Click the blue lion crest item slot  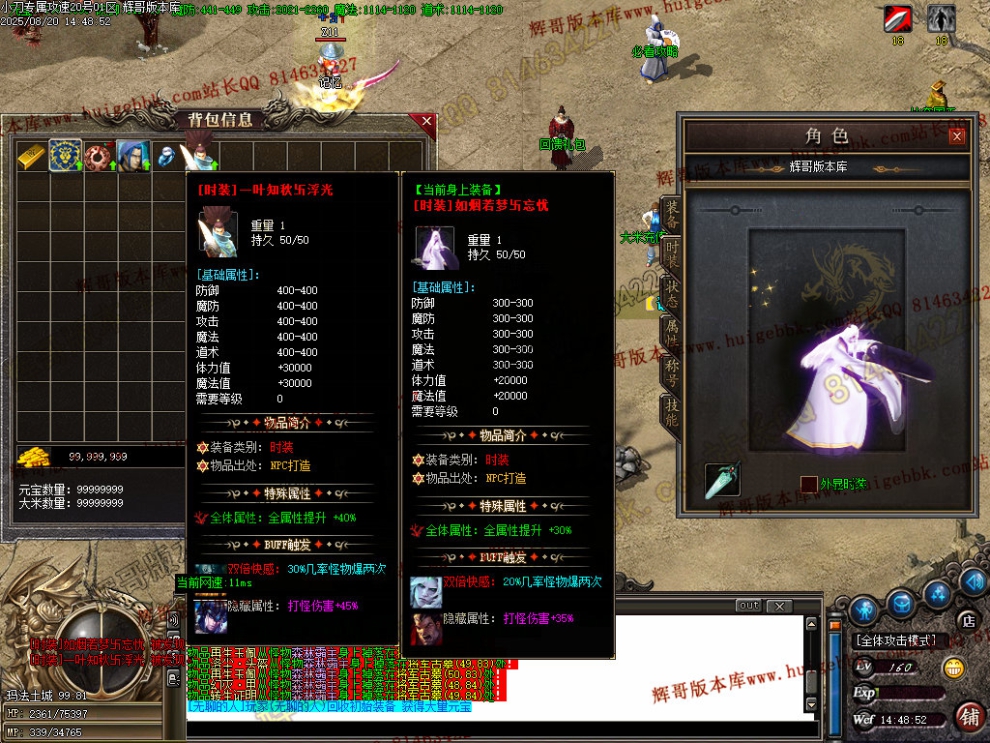[66, 156]
